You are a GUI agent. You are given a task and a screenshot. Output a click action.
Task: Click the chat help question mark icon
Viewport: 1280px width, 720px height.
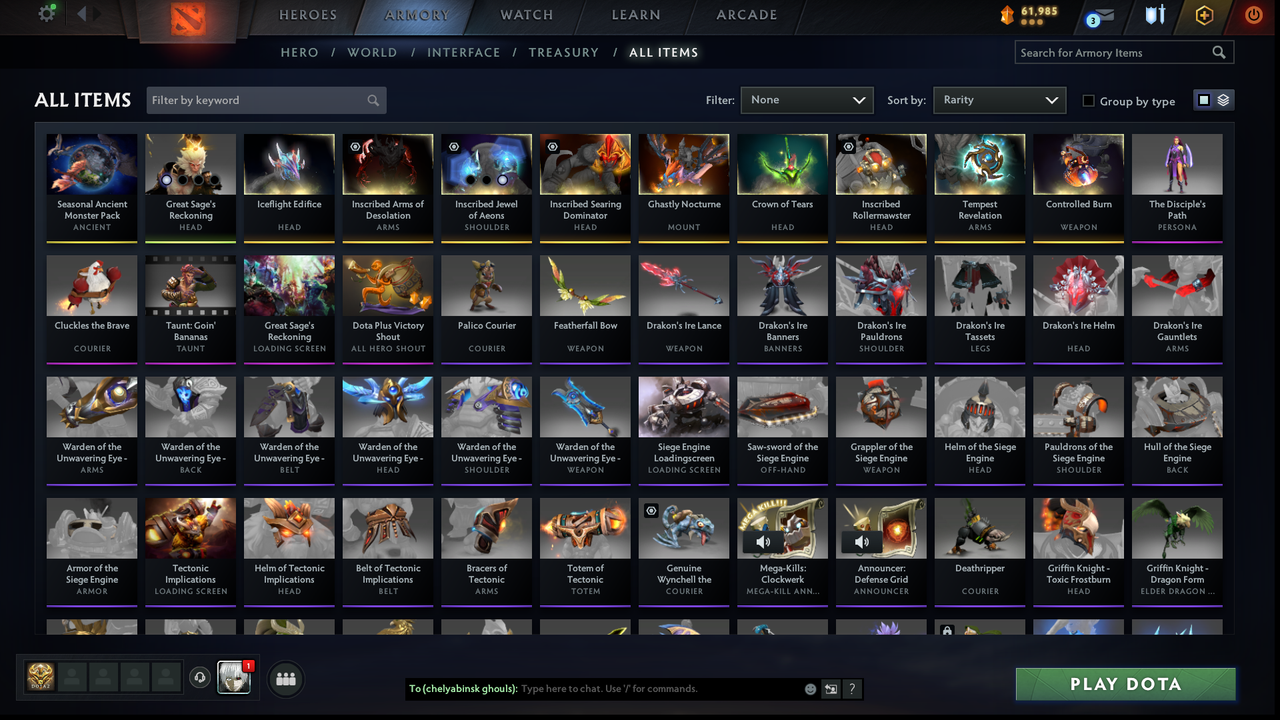click(851, 689)
